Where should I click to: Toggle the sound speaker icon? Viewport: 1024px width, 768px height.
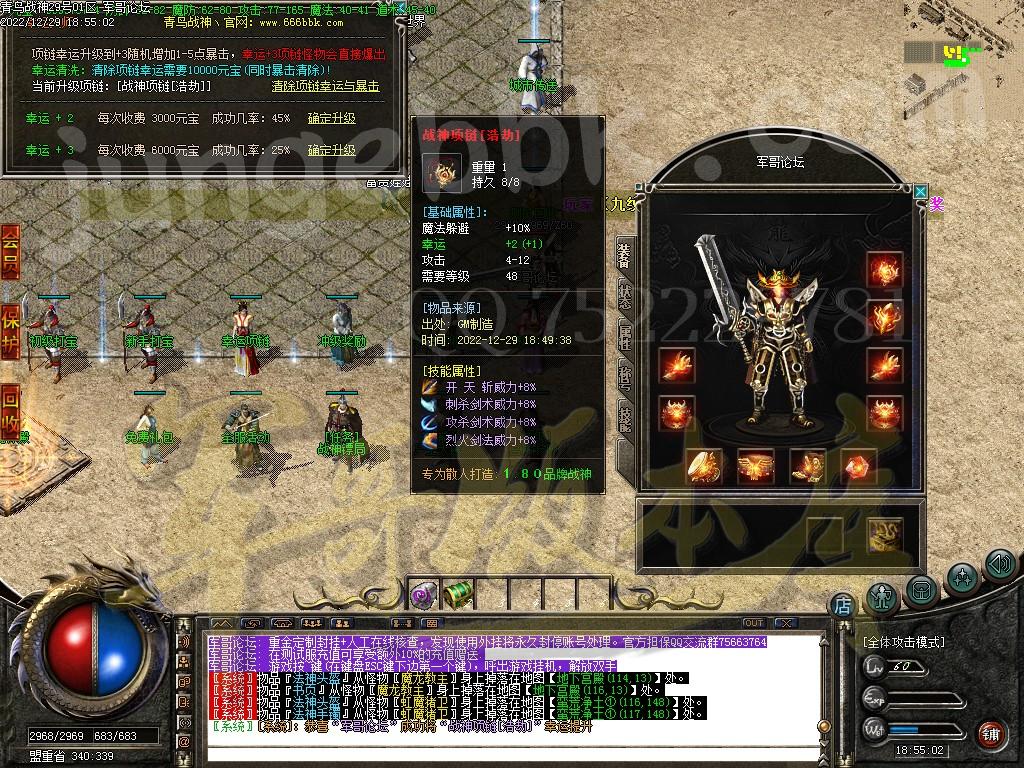point(1000,564)
